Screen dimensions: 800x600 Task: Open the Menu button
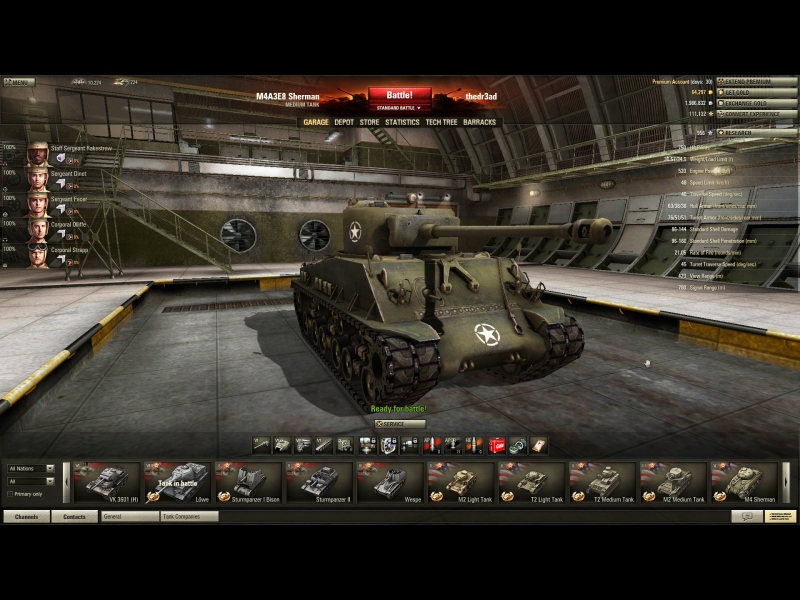pyautogui.click(x=18, y=82)
